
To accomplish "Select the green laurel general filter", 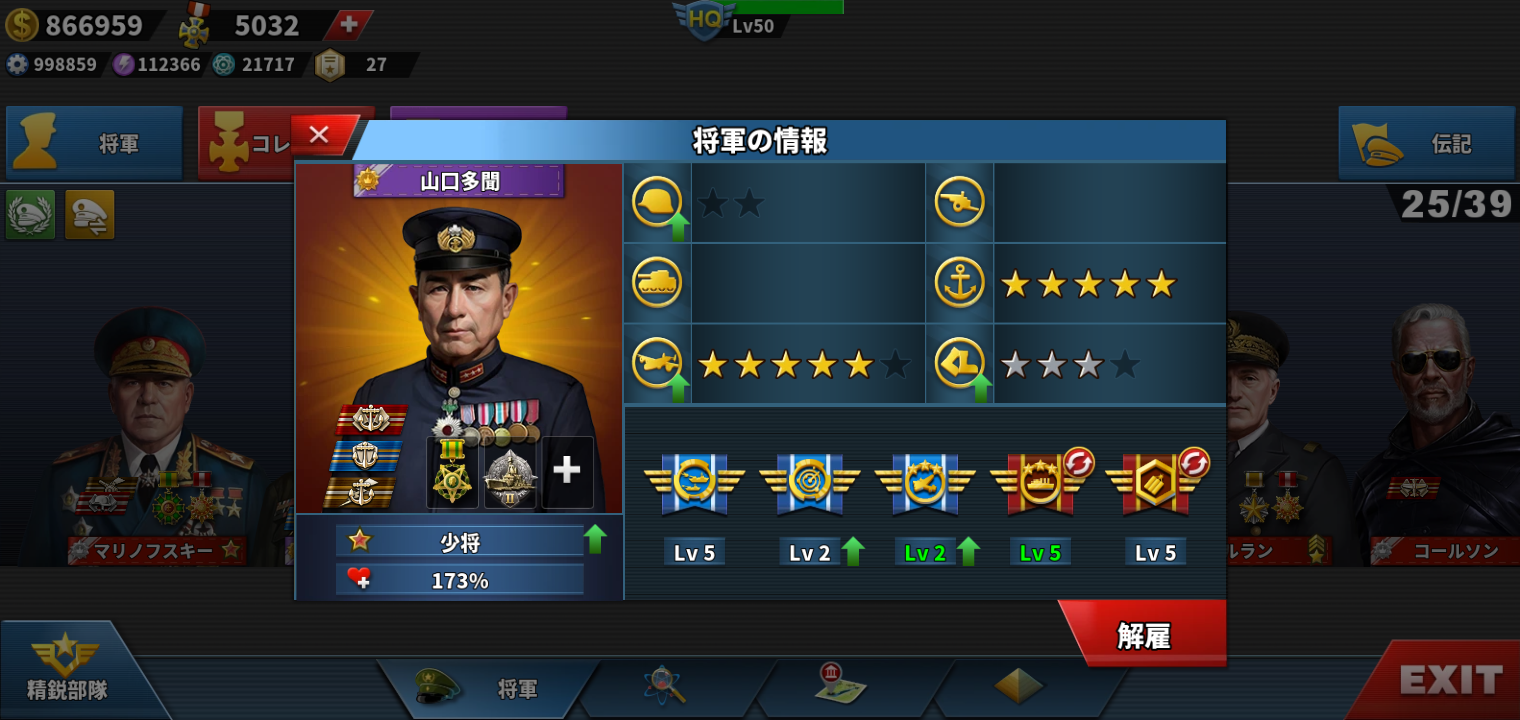I will click(30, 215).
